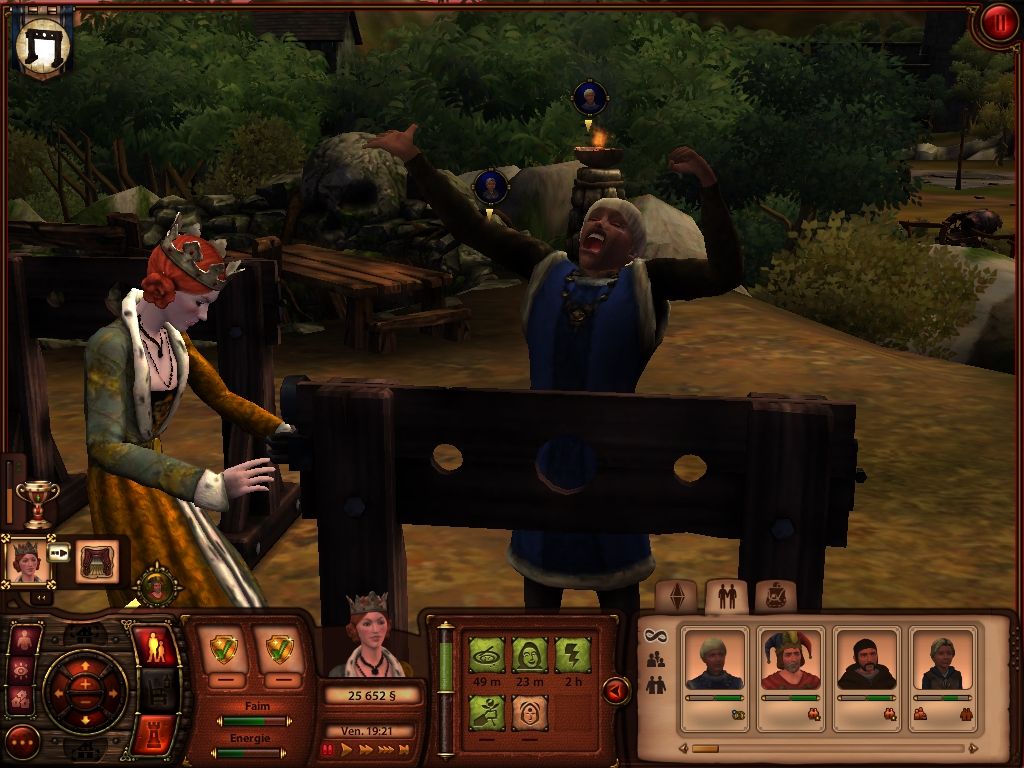Switch to the castle kingdom mode
The height and width of the screenshot is (768, 1024).
155,733
